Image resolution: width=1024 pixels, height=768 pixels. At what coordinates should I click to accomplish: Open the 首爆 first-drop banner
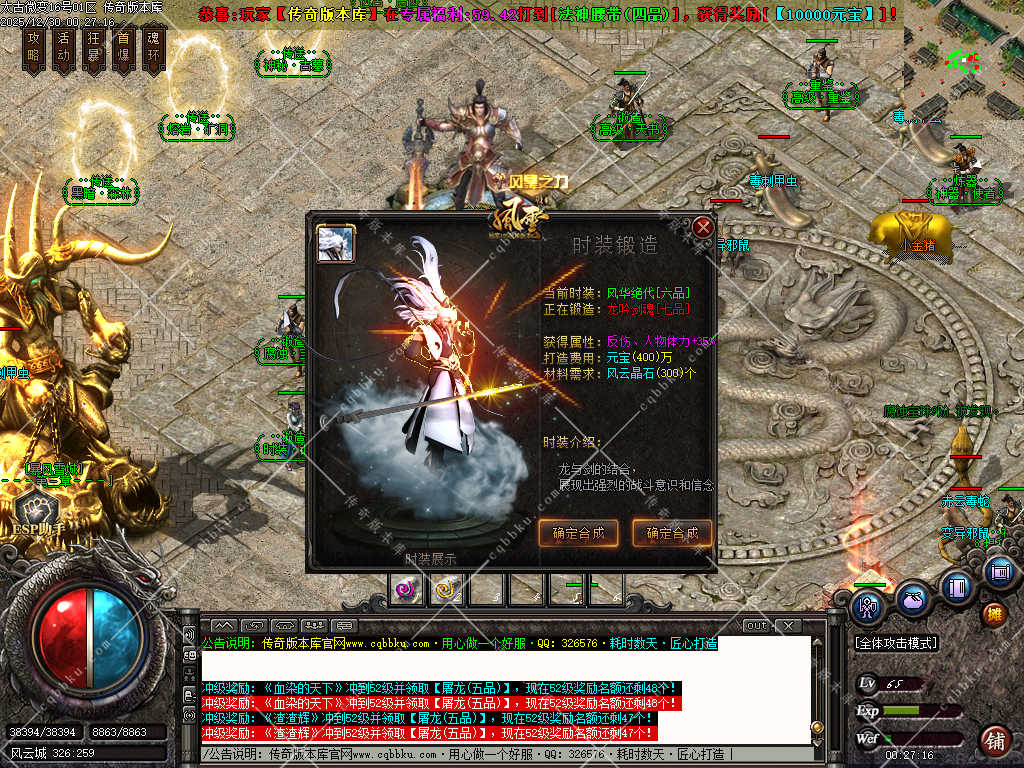[123, 48]
